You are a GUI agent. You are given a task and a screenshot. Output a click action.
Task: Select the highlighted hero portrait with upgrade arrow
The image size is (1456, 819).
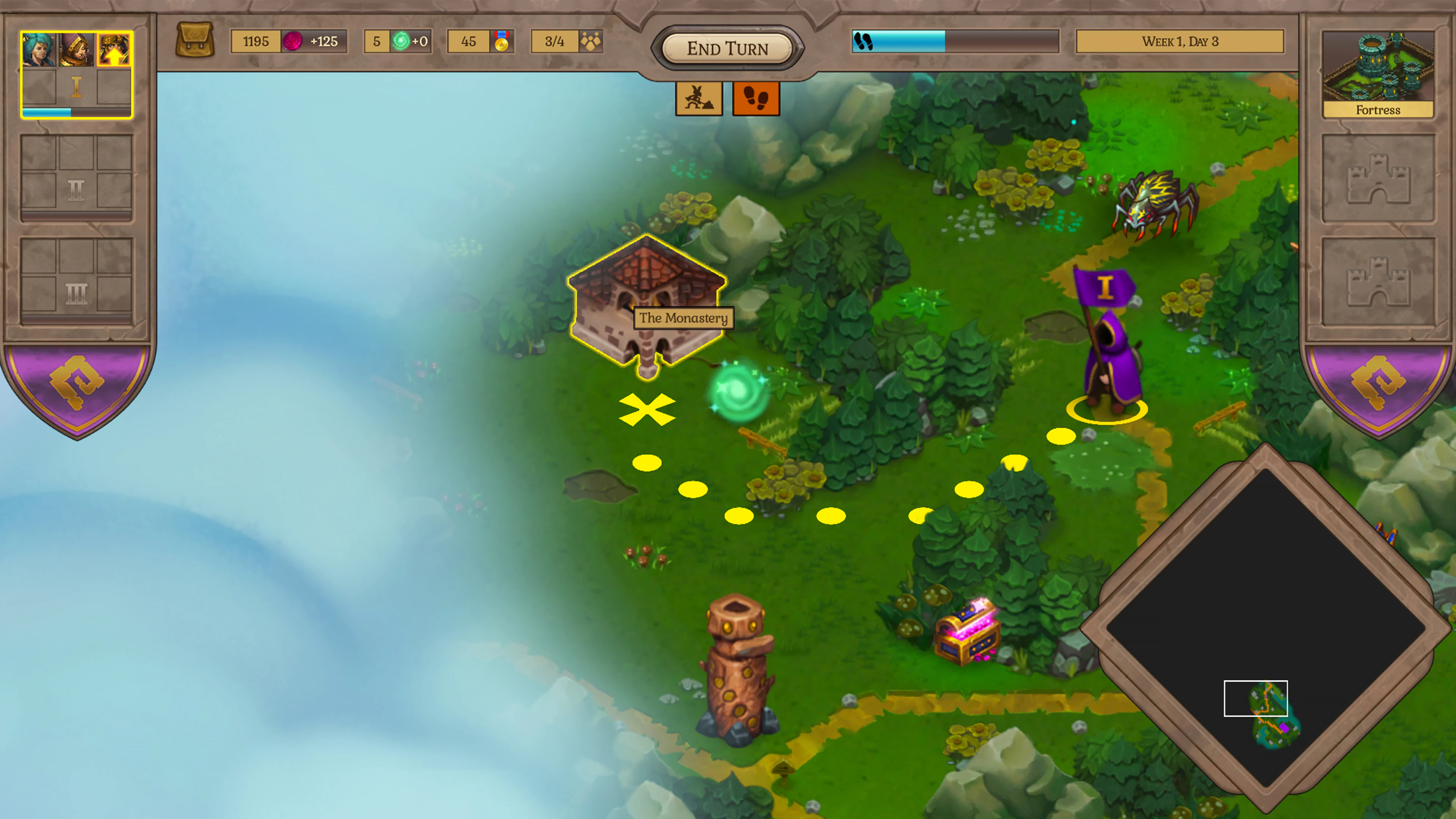(115, 50)
